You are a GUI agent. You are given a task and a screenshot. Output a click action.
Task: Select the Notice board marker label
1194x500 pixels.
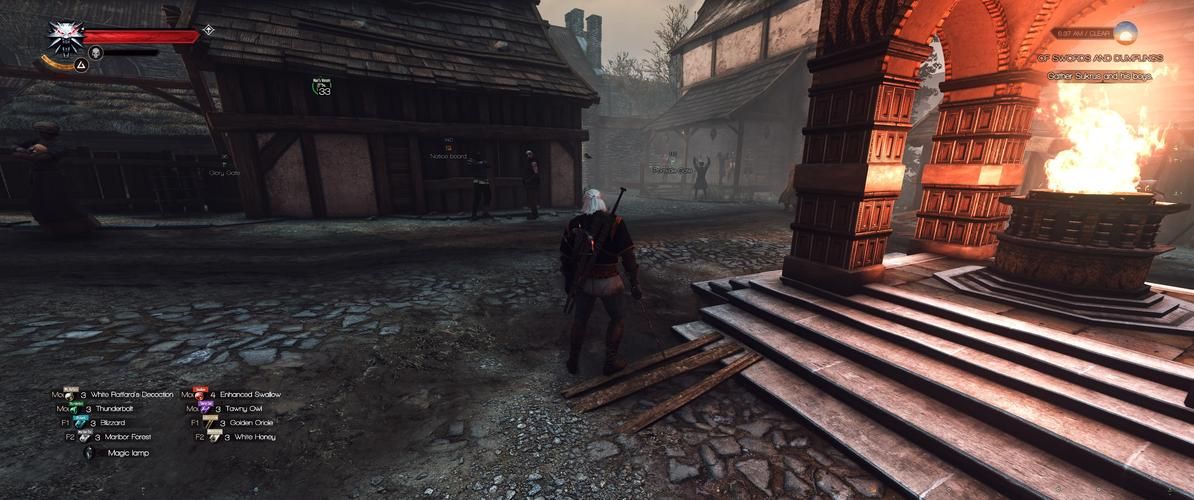click(448, 156)
